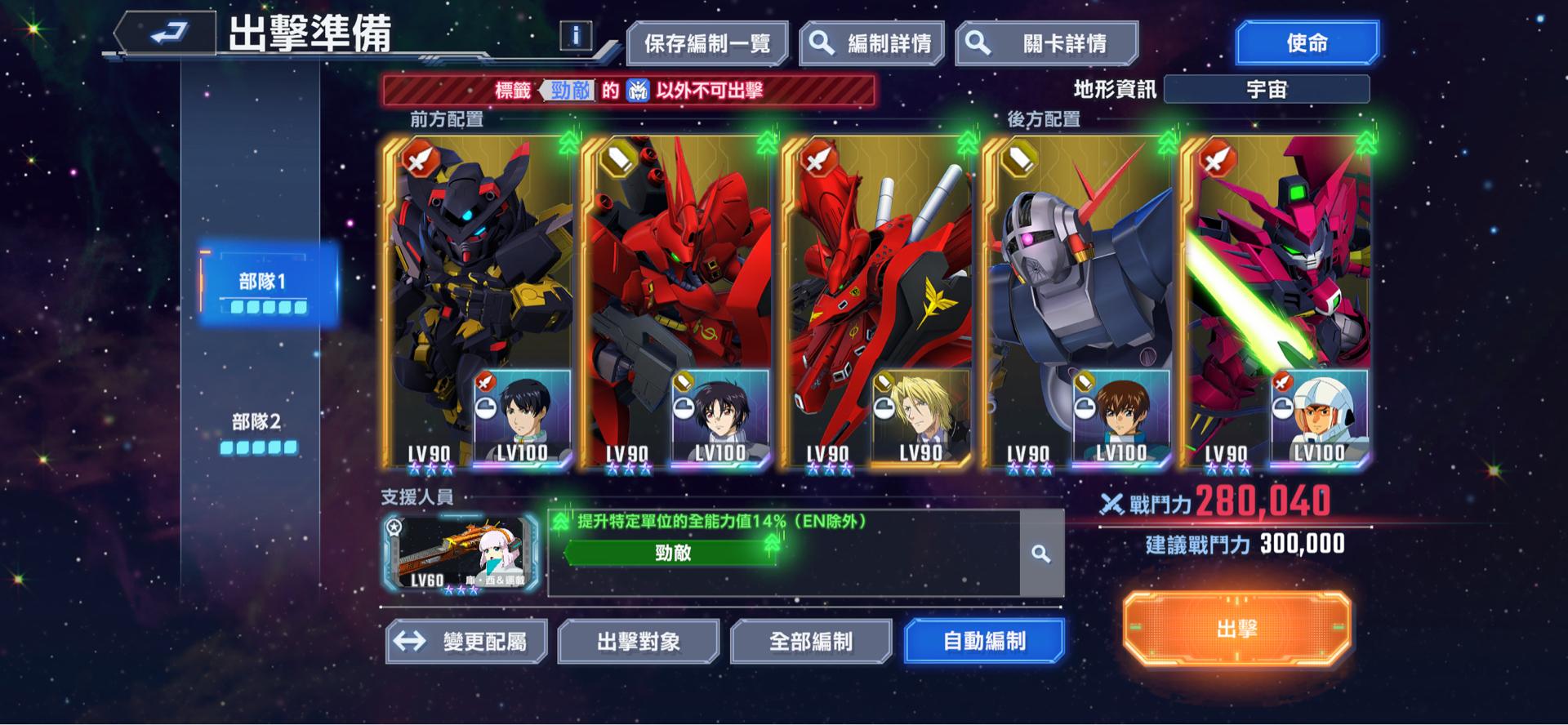This screenshot has height=725, width=1568.
Task: Select the yellow ranged weapon icon on the Sazabi card
Action: click(x=618, y=159)
